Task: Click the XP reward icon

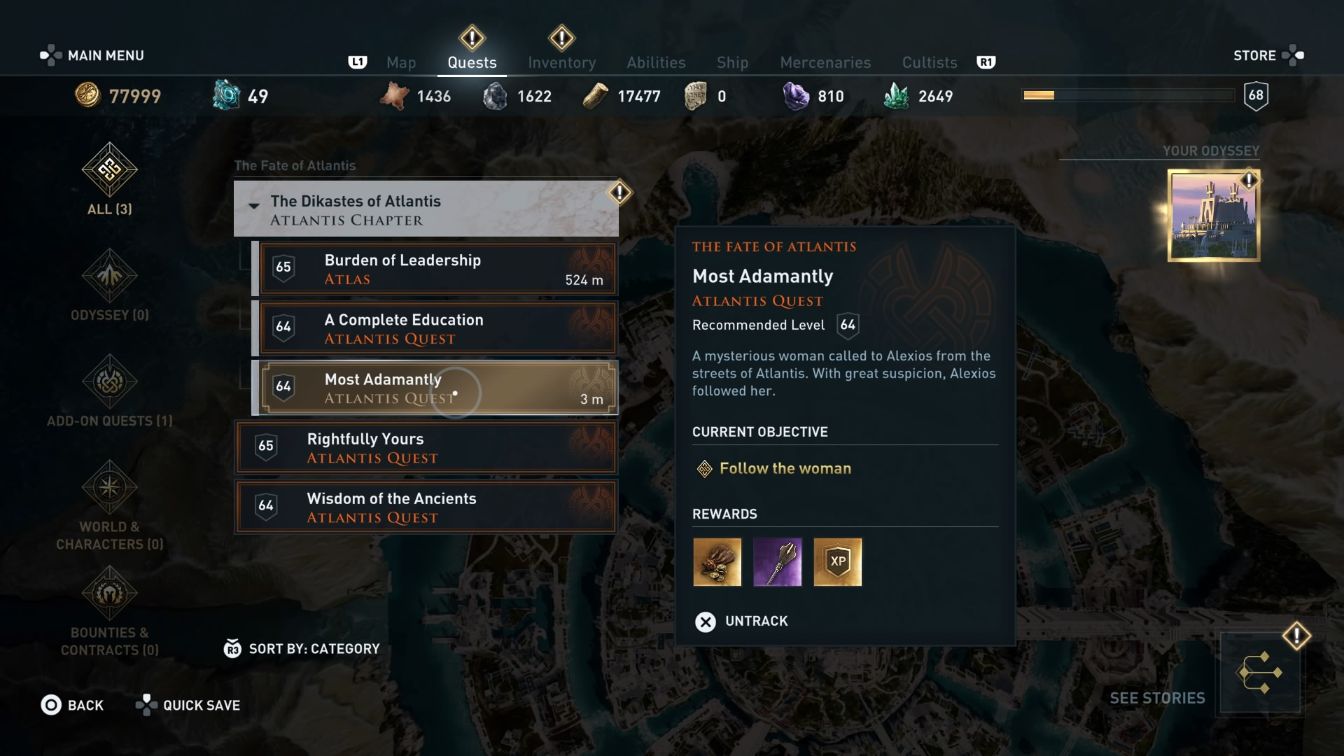Action: [x=837, y=561]
